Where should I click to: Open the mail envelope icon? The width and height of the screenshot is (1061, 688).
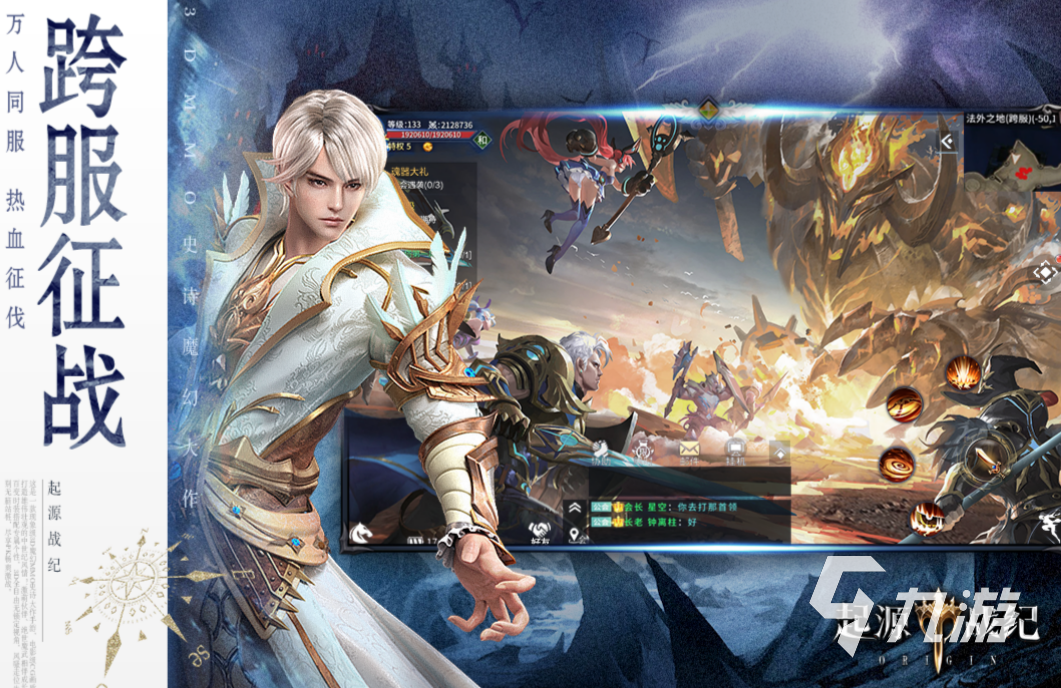click(x=690, y=449)
